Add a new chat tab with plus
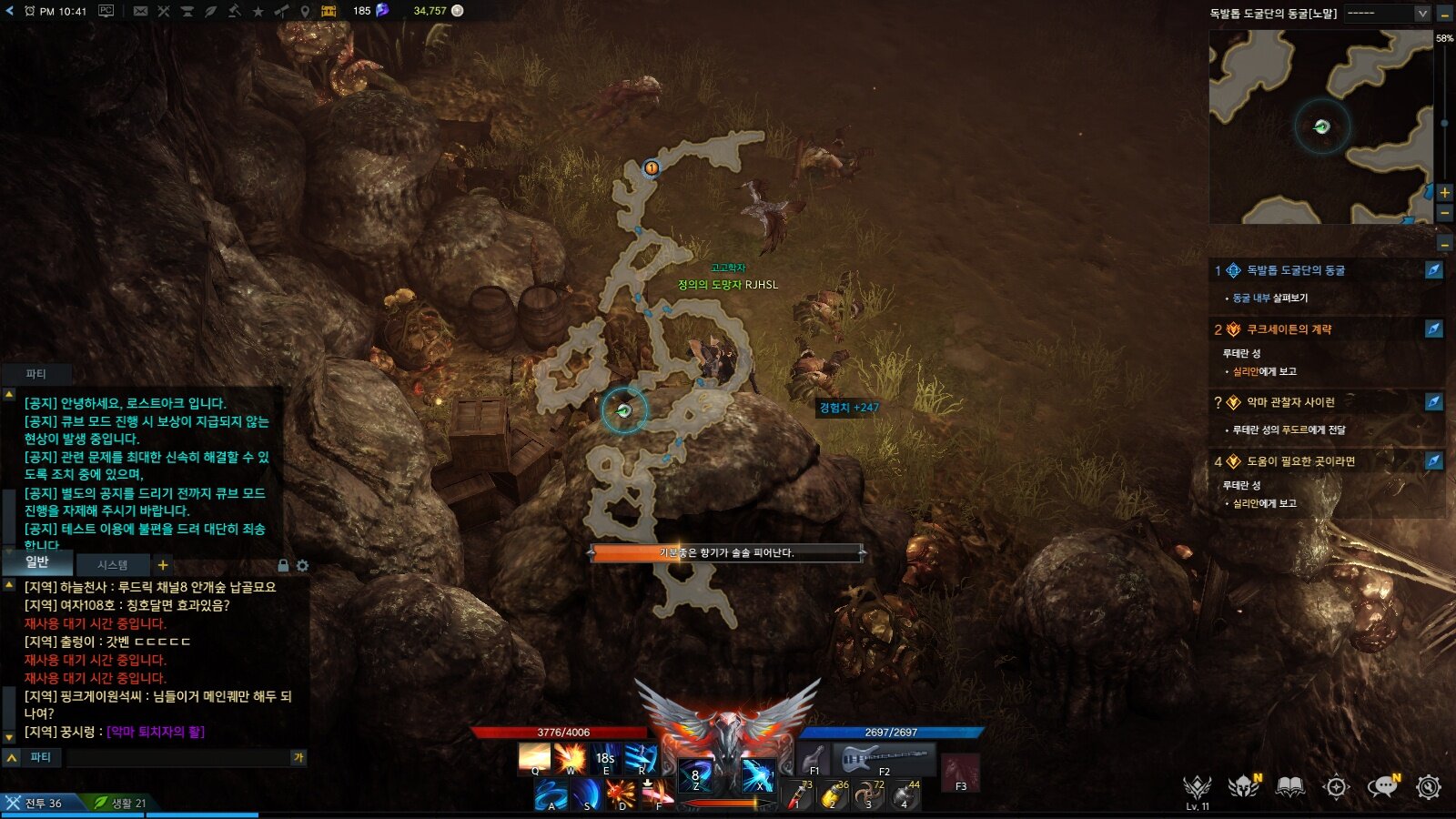Image resolution: width=1456 pixels, height=819 pixels. (x=163, y=565)
